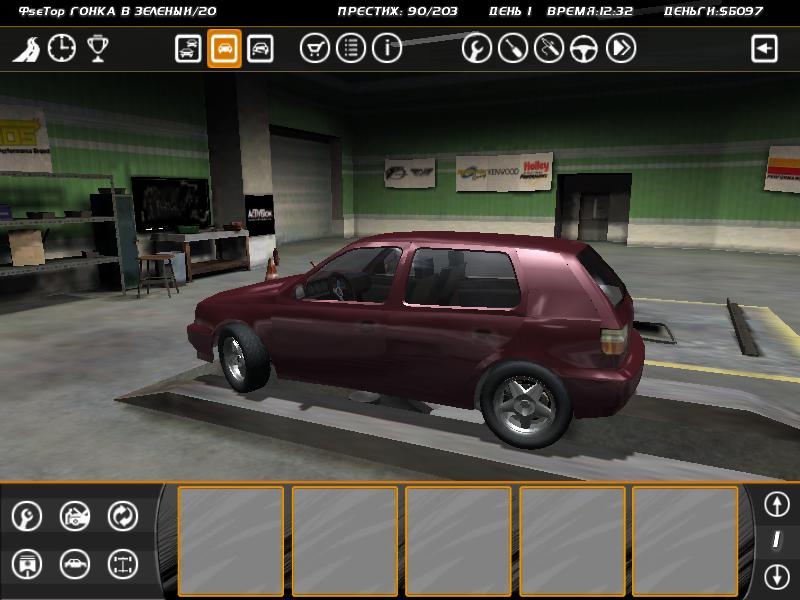This screenshot has height=600, width=800.
Task: Select the chassis axle category icon
Action: [123, 564]
